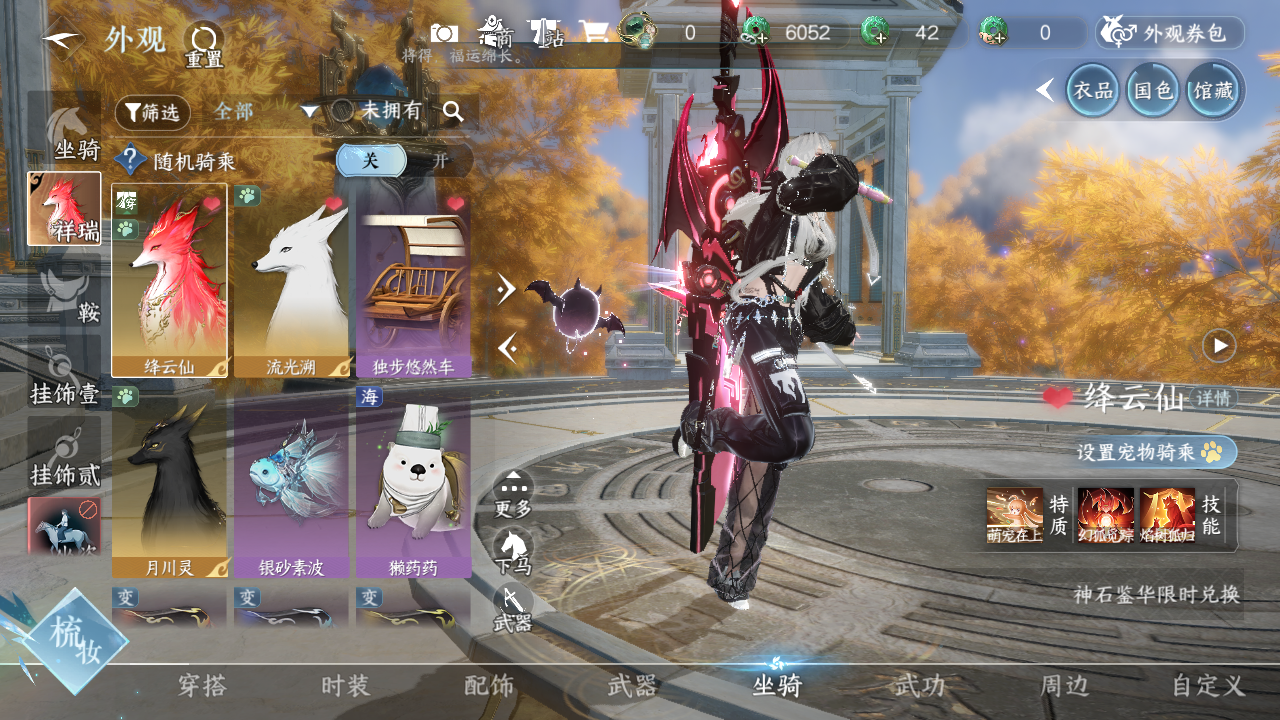Screen dimensions: 1280x720
Task: Open the 外观券包 coupon pack
Action: 1170,33
